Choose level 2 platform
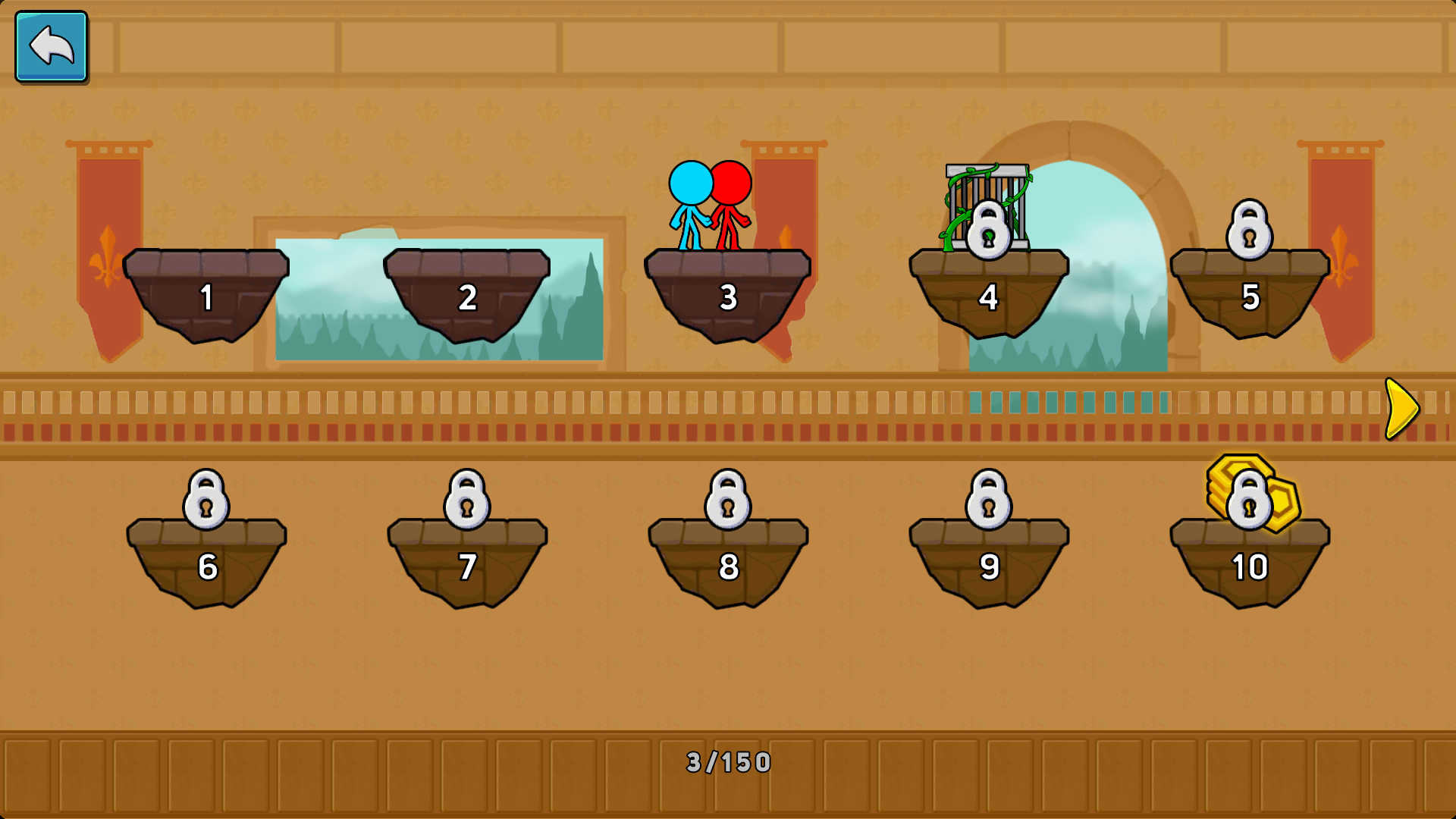The height and width of the screenshot is (819, 1456). click(x=467, y=294)
